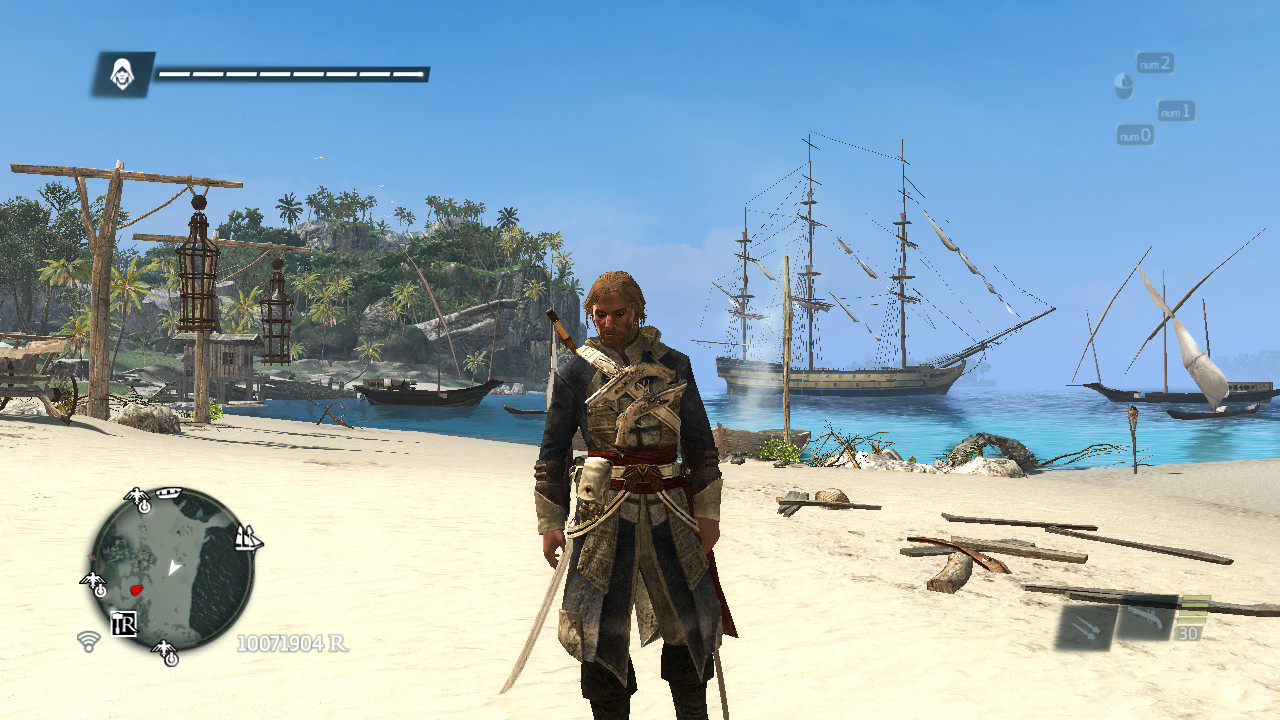Select the flintlock pistol weapon icon
The height and width of the screenshot is (720, 1280).
coord(1146,620)
